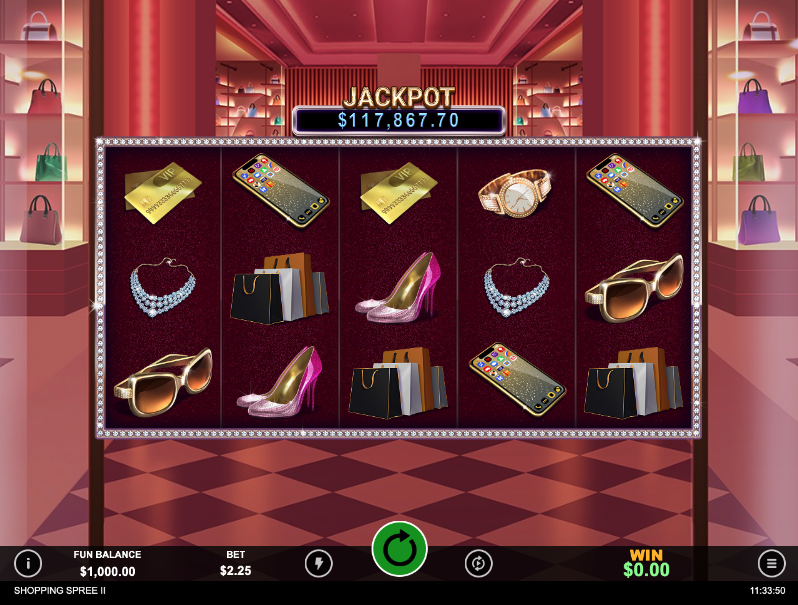This screenshot has height=605, width=798.
Task: Open the game info button
Action: coord(27,563)
